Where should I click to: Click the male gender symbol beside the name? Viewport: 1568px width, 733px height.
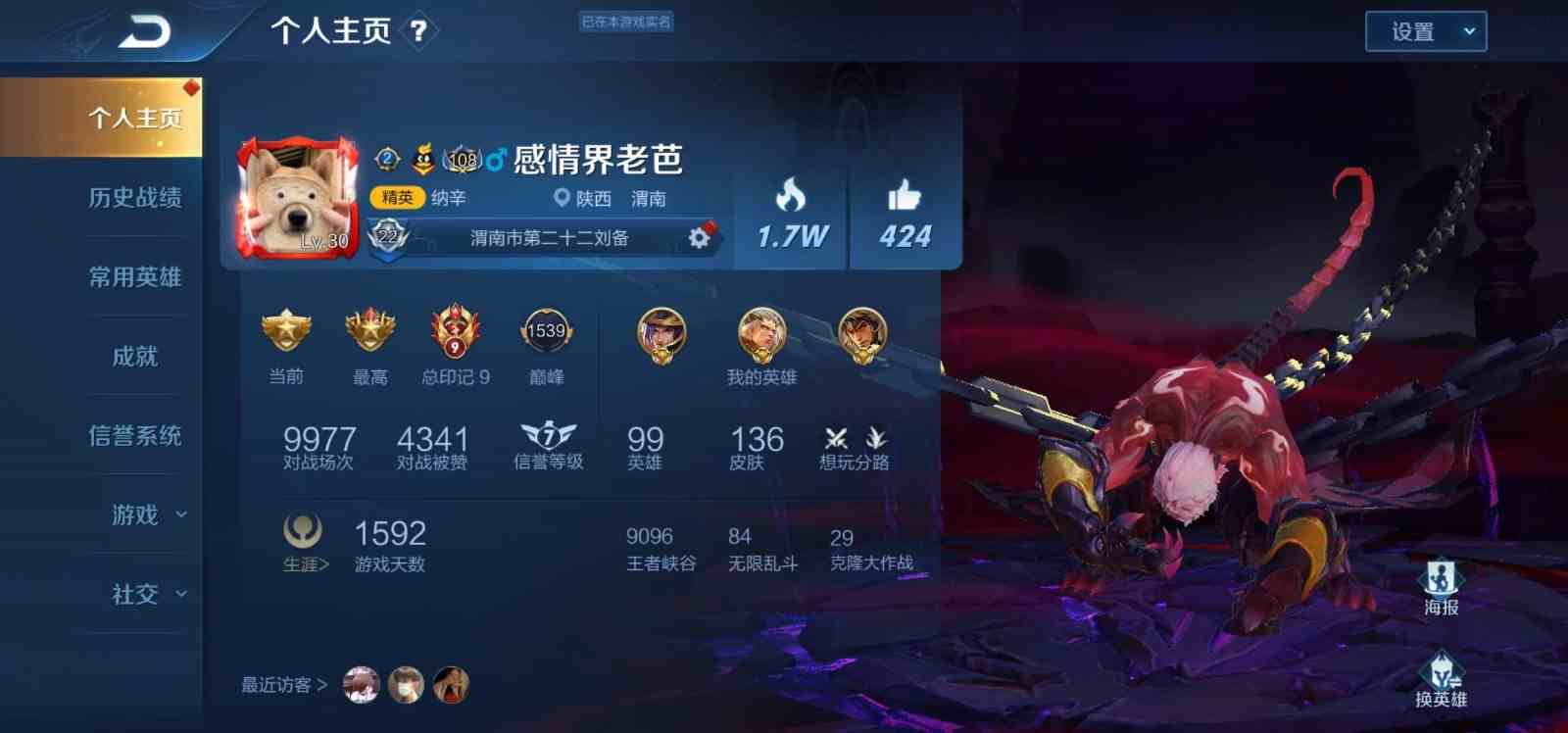pyautogui.click(x=495, y=160)
